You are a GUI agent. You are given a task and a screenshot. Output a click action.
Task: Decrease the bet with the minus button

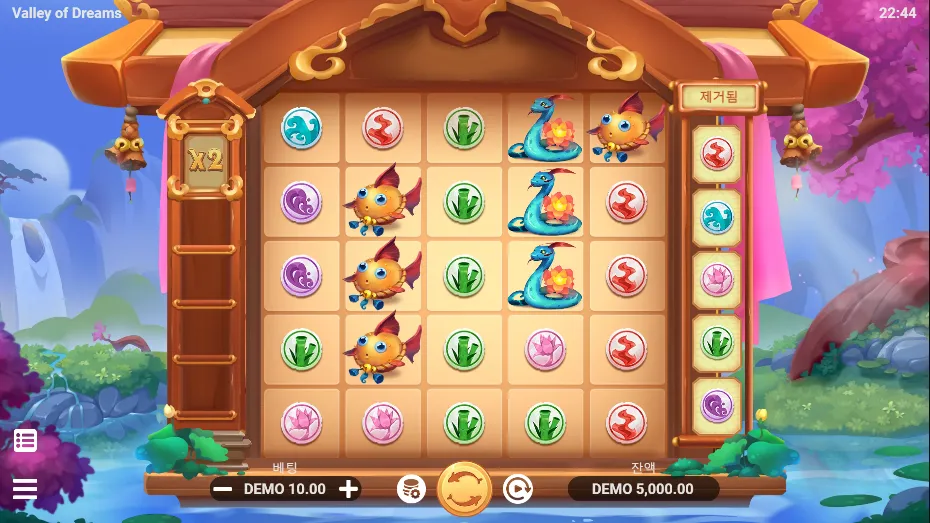(224, 489)
